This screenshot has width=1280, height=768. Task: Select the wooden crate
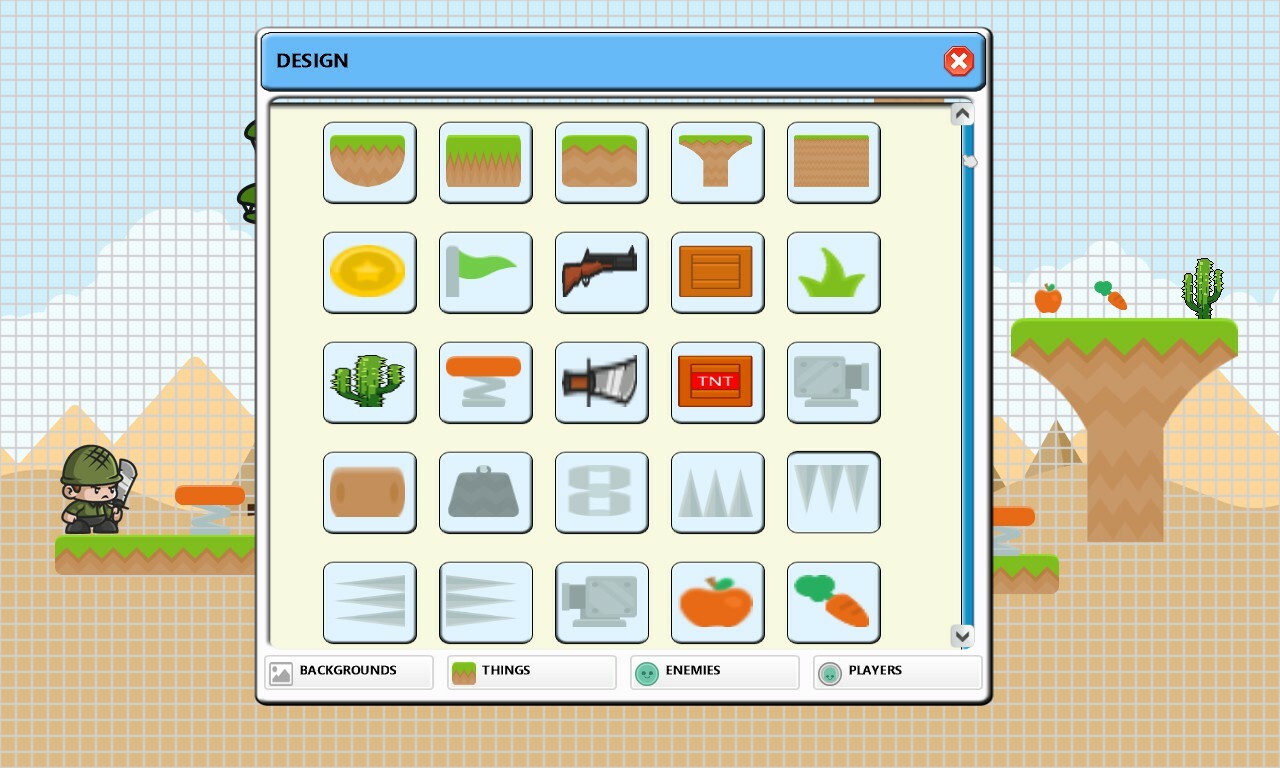coord(717,272)
